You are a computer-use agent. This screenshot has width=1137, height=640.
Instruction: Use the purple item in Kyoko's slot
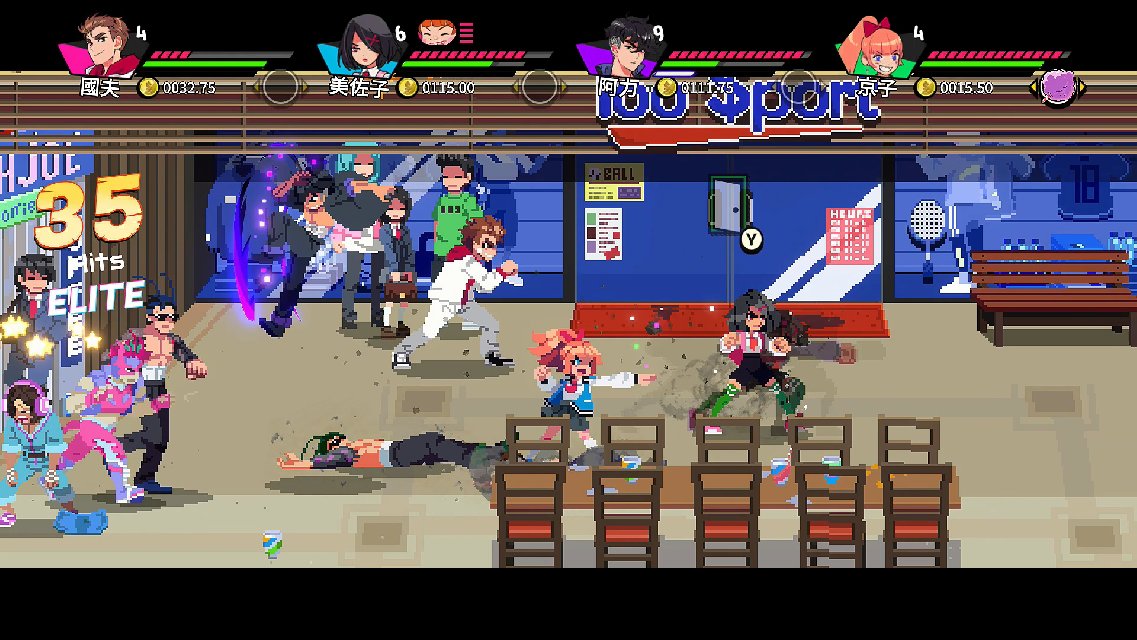pos(1058,87)
